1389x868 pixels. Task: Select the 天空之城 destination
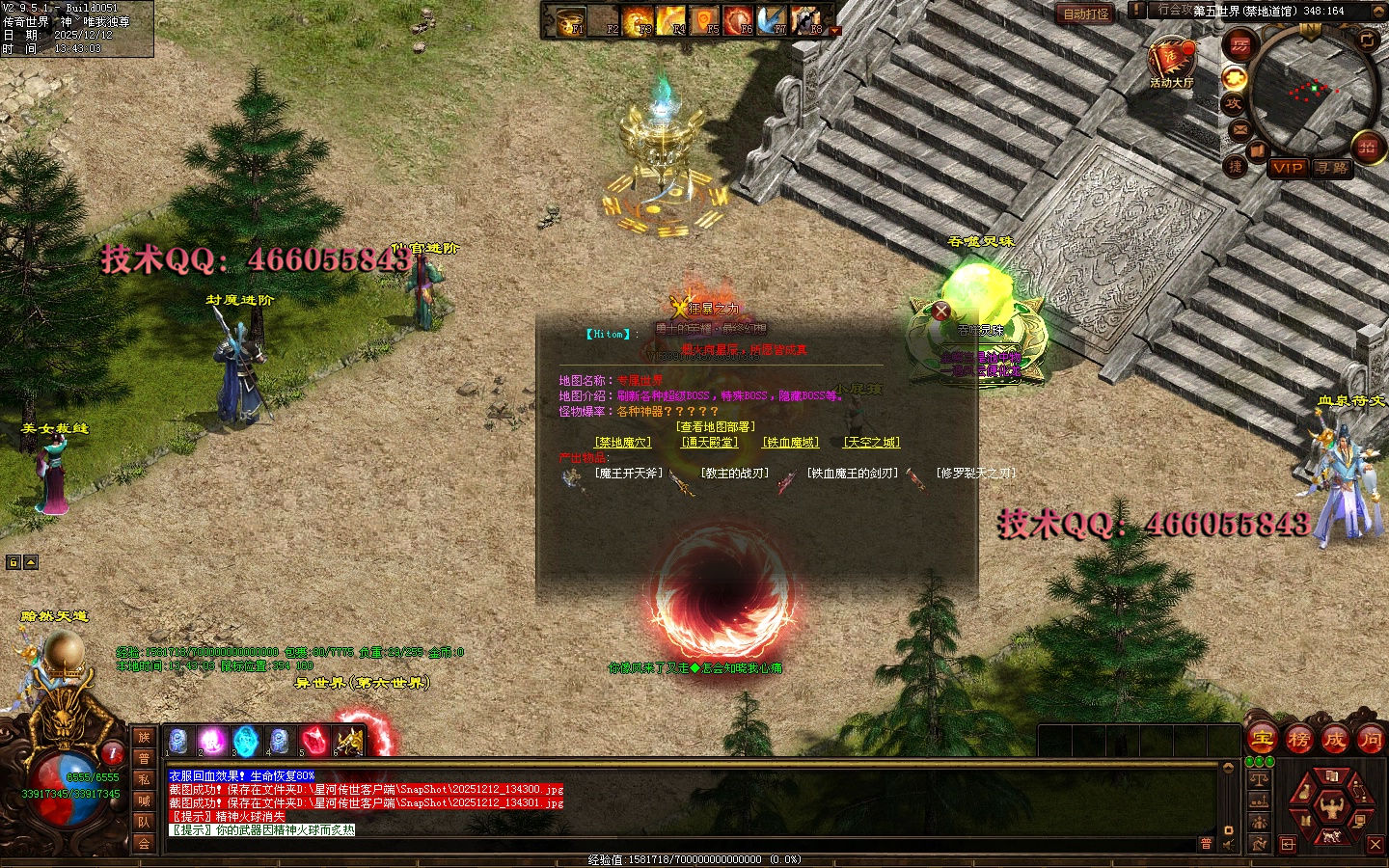[x=871, y=443]
